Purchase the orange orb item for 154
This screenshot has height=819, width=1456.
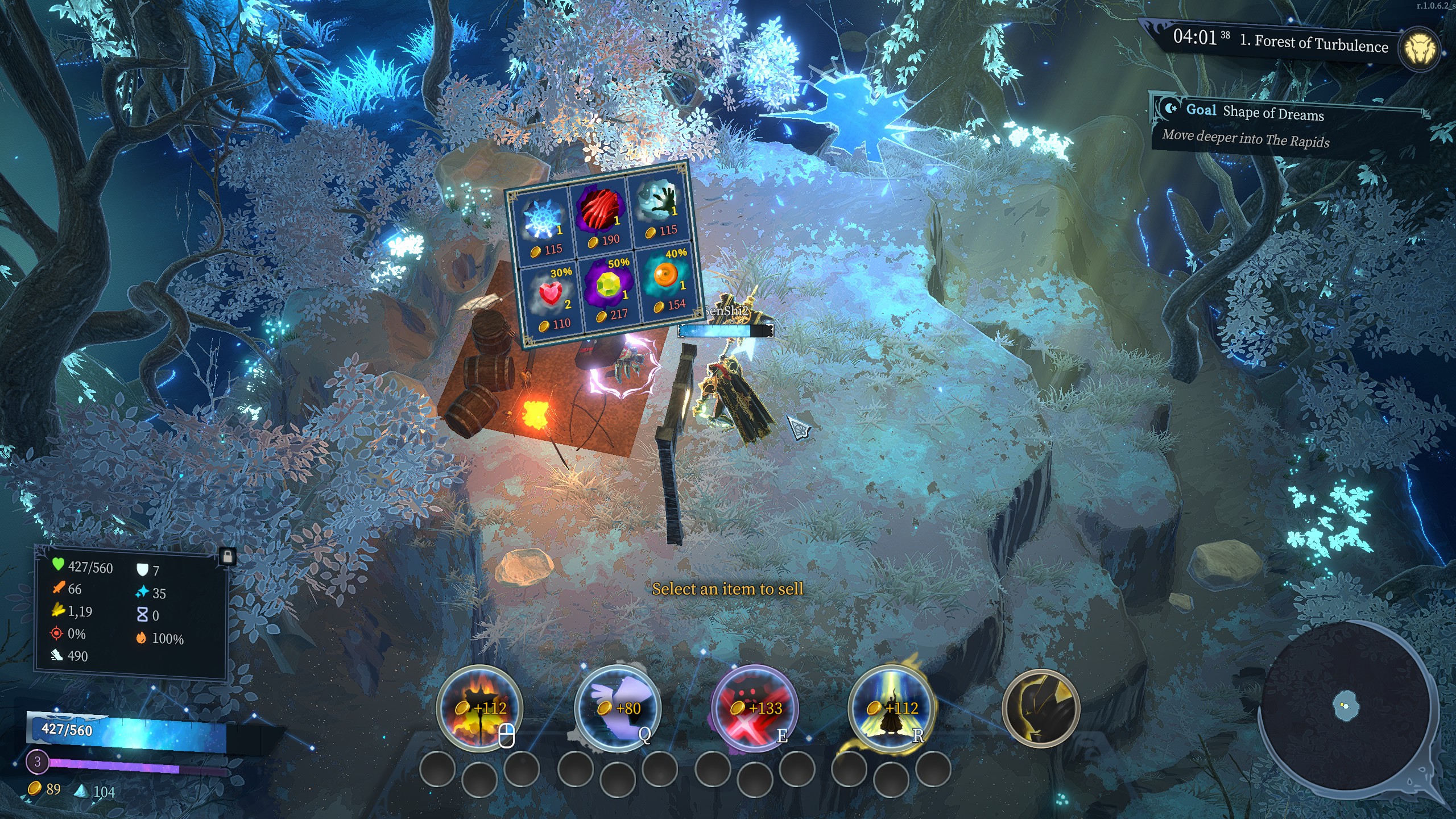[x=666, y=277]
